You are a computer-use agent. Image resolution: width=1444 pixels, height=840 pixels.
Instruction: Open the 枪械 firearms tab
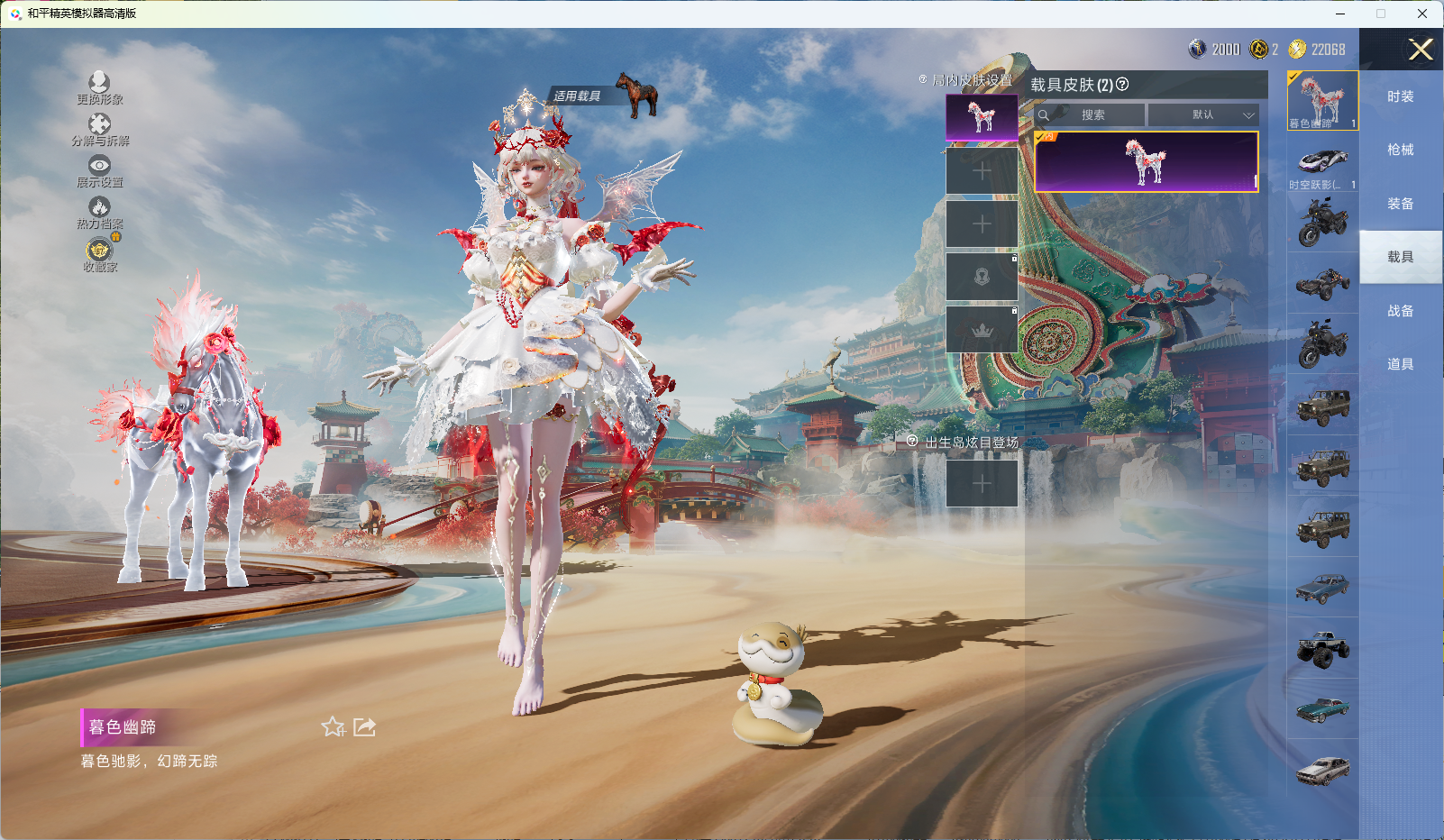point(1400,150)
